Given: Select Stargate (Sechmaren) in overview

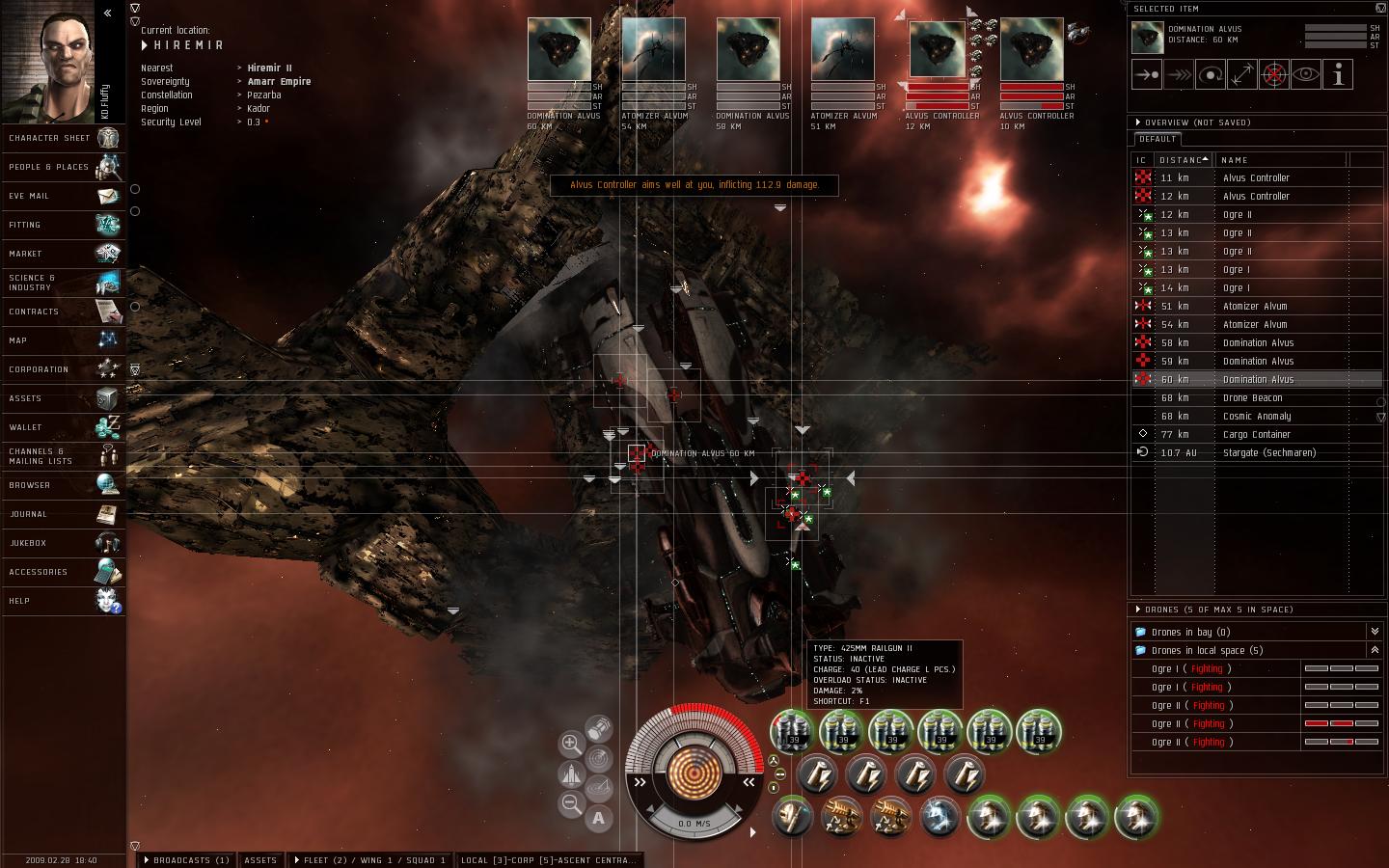Looking at the screenshot, I should pos(1268,452).
